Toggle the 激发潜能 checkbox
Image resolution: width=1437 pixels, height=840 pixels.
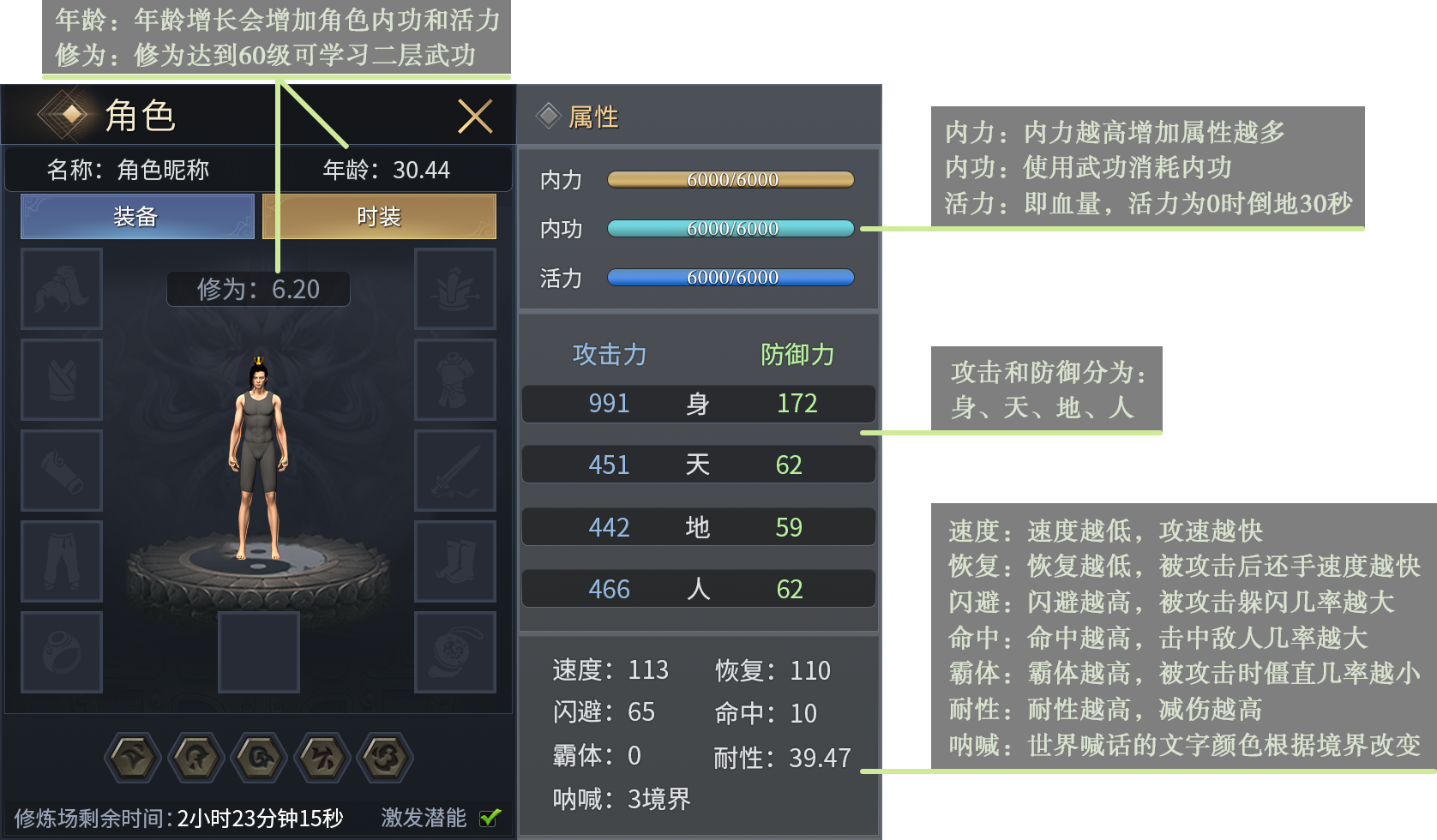tap(490, 818)
